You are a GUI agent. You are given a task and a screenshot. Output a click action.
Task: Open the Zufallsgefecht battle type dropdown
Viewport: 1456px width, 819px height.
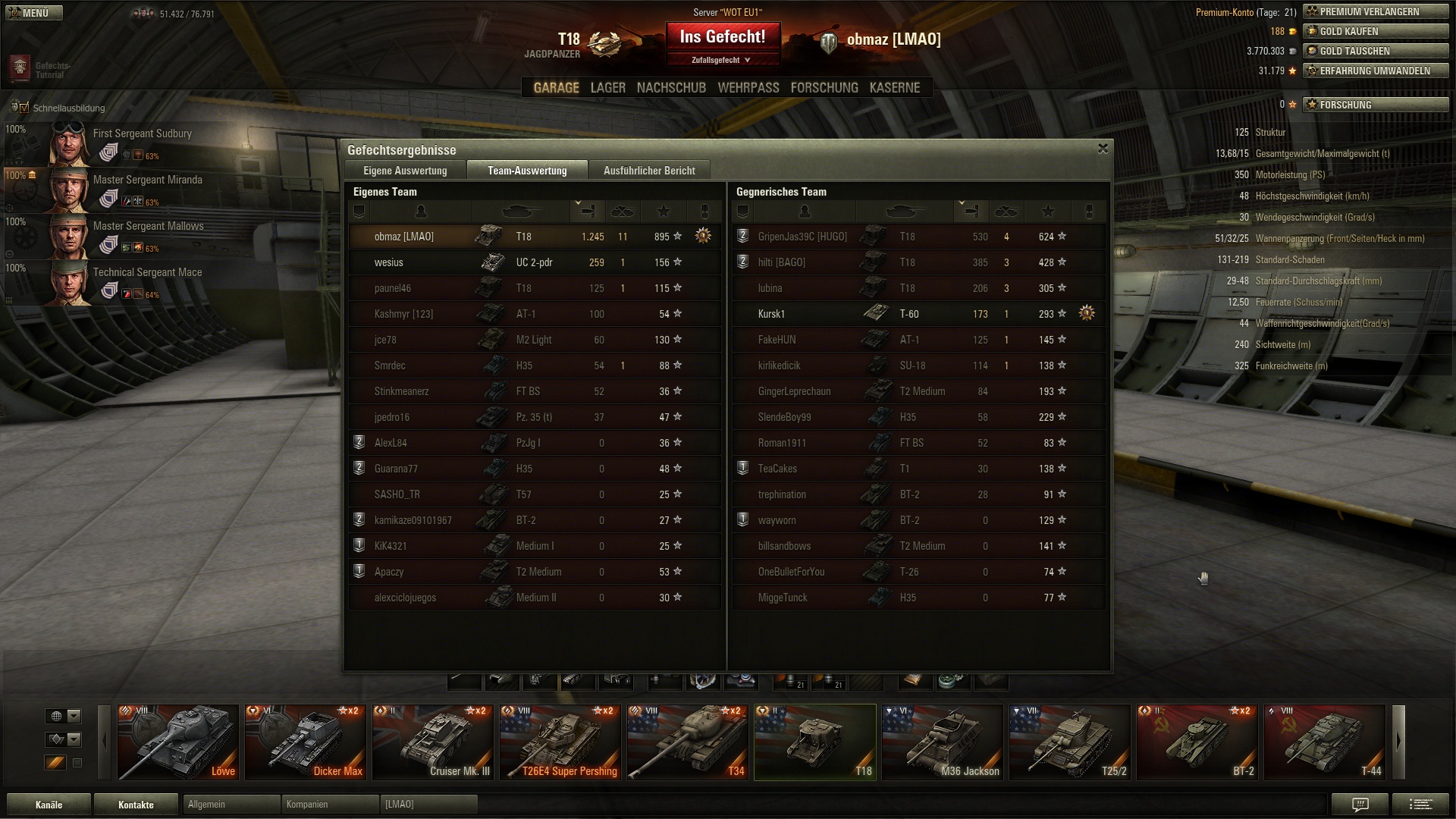coord(721,60)
